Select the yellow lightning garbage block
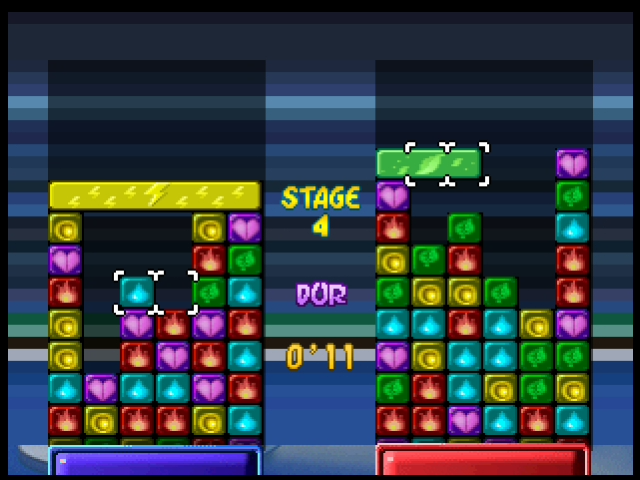The width and height of the screenshot is (640, 480). [x=154, y=195]
